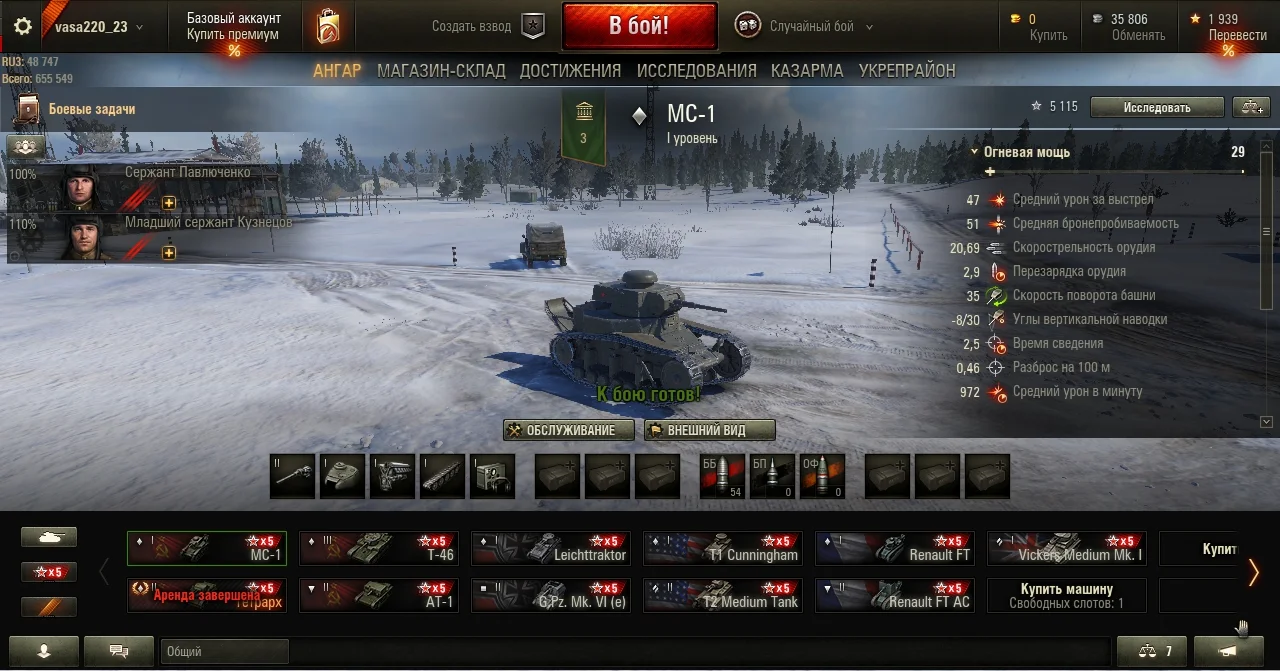Click Купить машину to buy a vehicle
The width and height of the screenshot is (1280, 671).
click(x=1066, y=595)
